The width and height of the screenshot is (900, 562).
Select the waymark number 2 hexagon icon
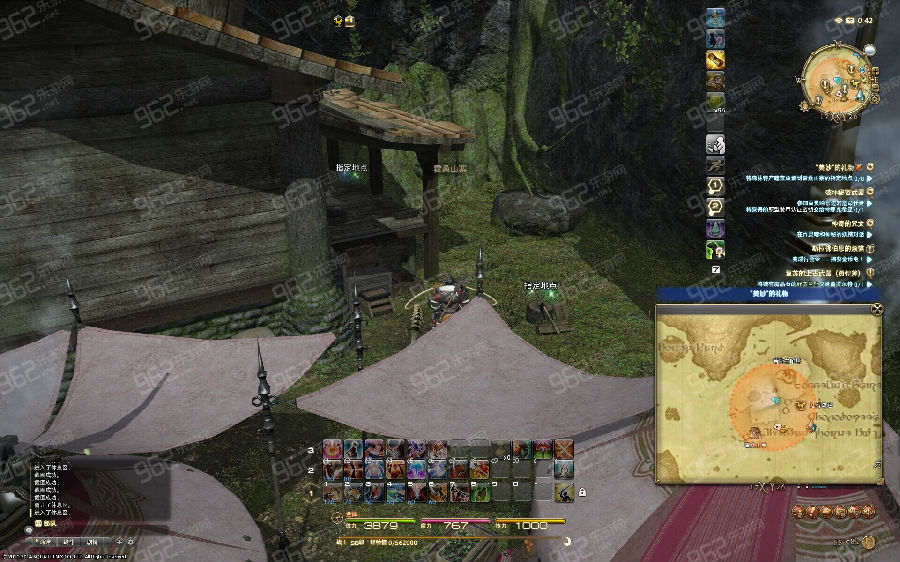[x=715, y=207]
